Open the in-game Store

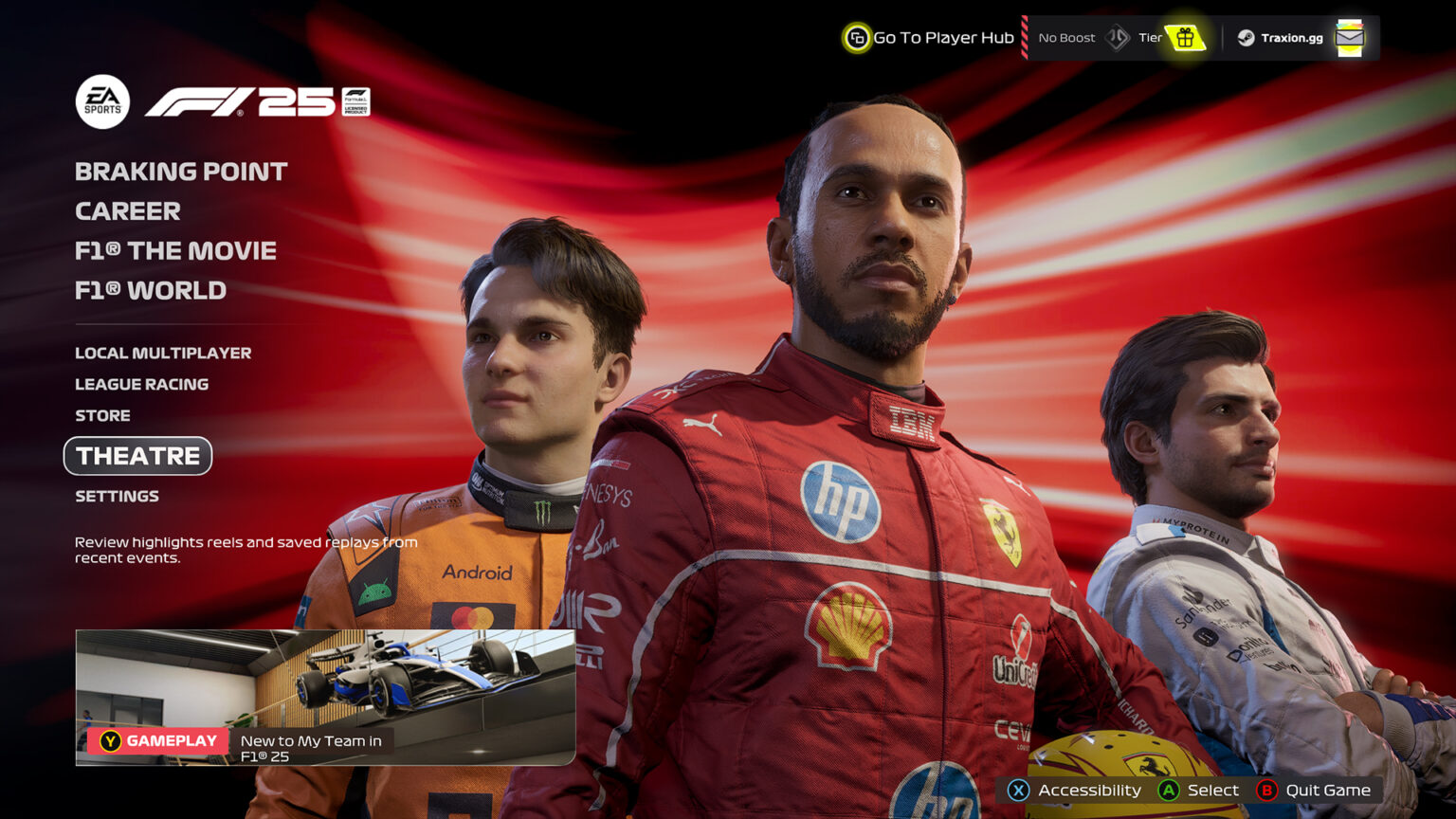pos(102,416)
